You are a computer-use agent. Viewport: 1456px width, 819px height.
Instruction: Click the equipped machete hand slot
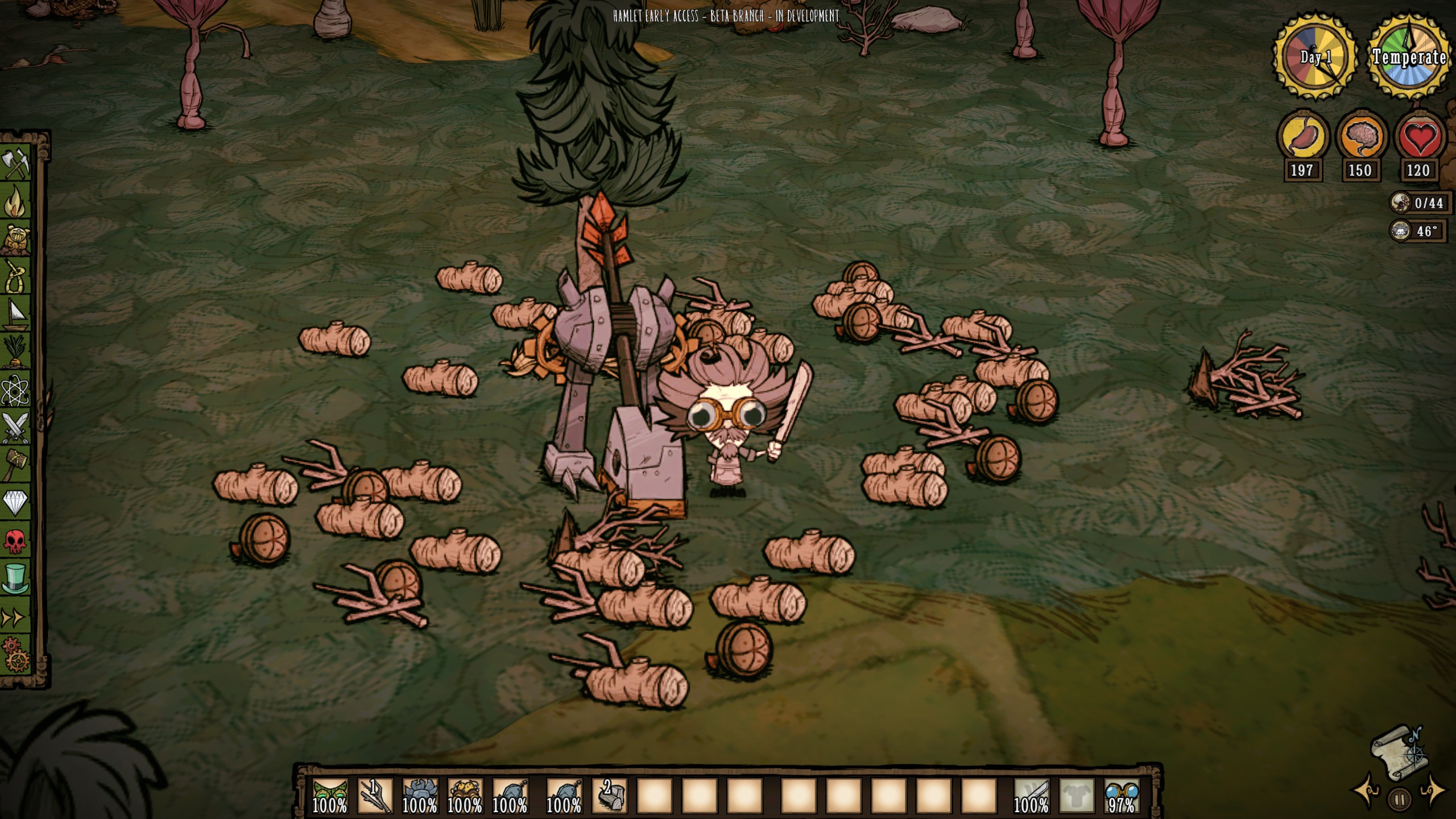coord(1031,795)
